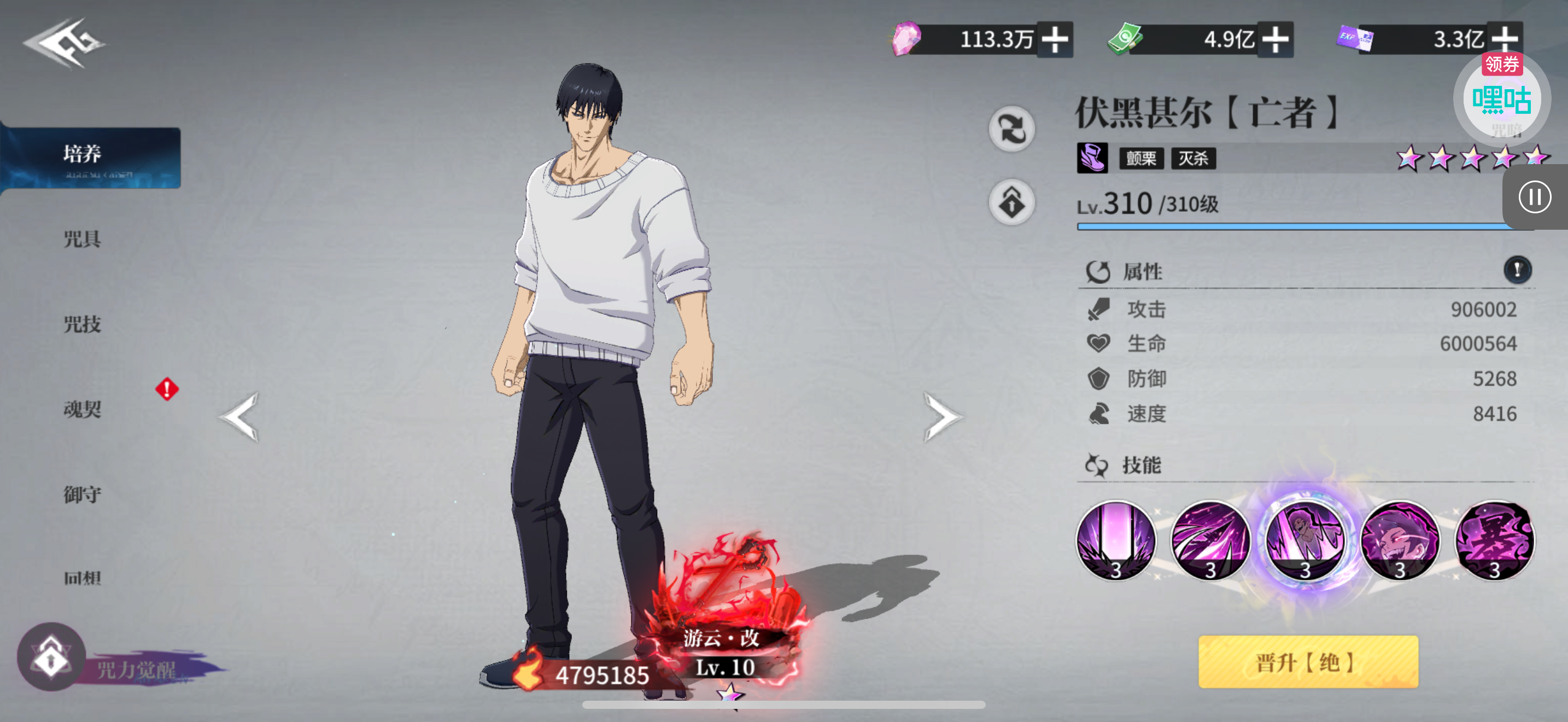Image resolution: width=1568 pixels, height=722 pixels.
Task: Select the 咒技 tab
Action: [x=83, y=324]
